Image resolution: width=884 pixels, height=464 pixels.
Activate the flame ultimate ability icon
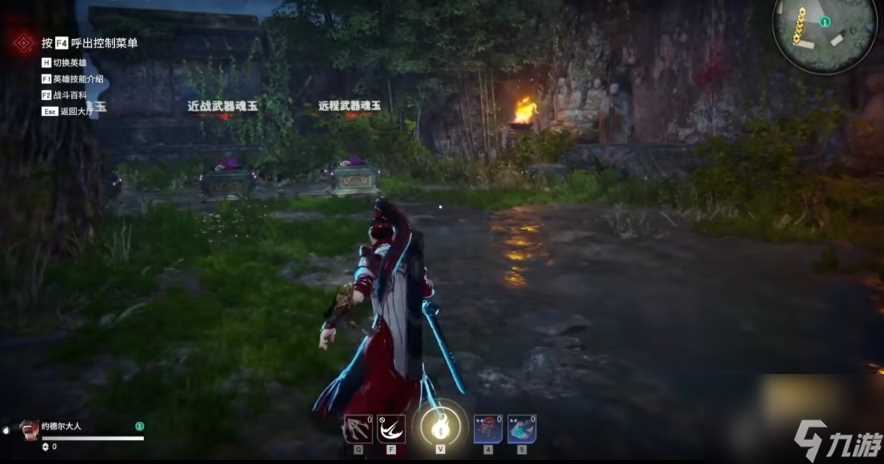[x=439, y=427]
